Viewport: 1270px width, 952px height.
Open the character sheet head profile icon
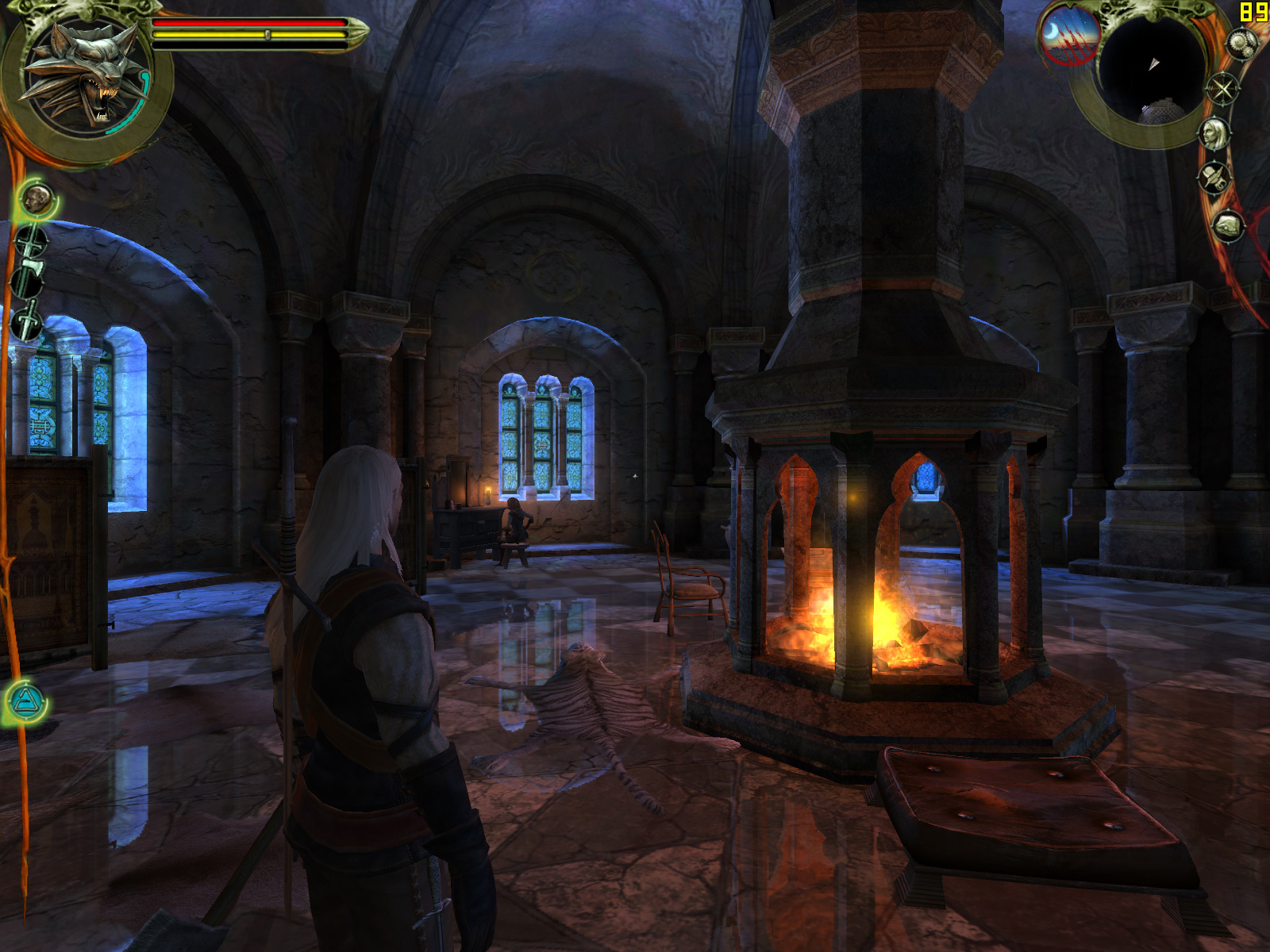click(1214, 133)
